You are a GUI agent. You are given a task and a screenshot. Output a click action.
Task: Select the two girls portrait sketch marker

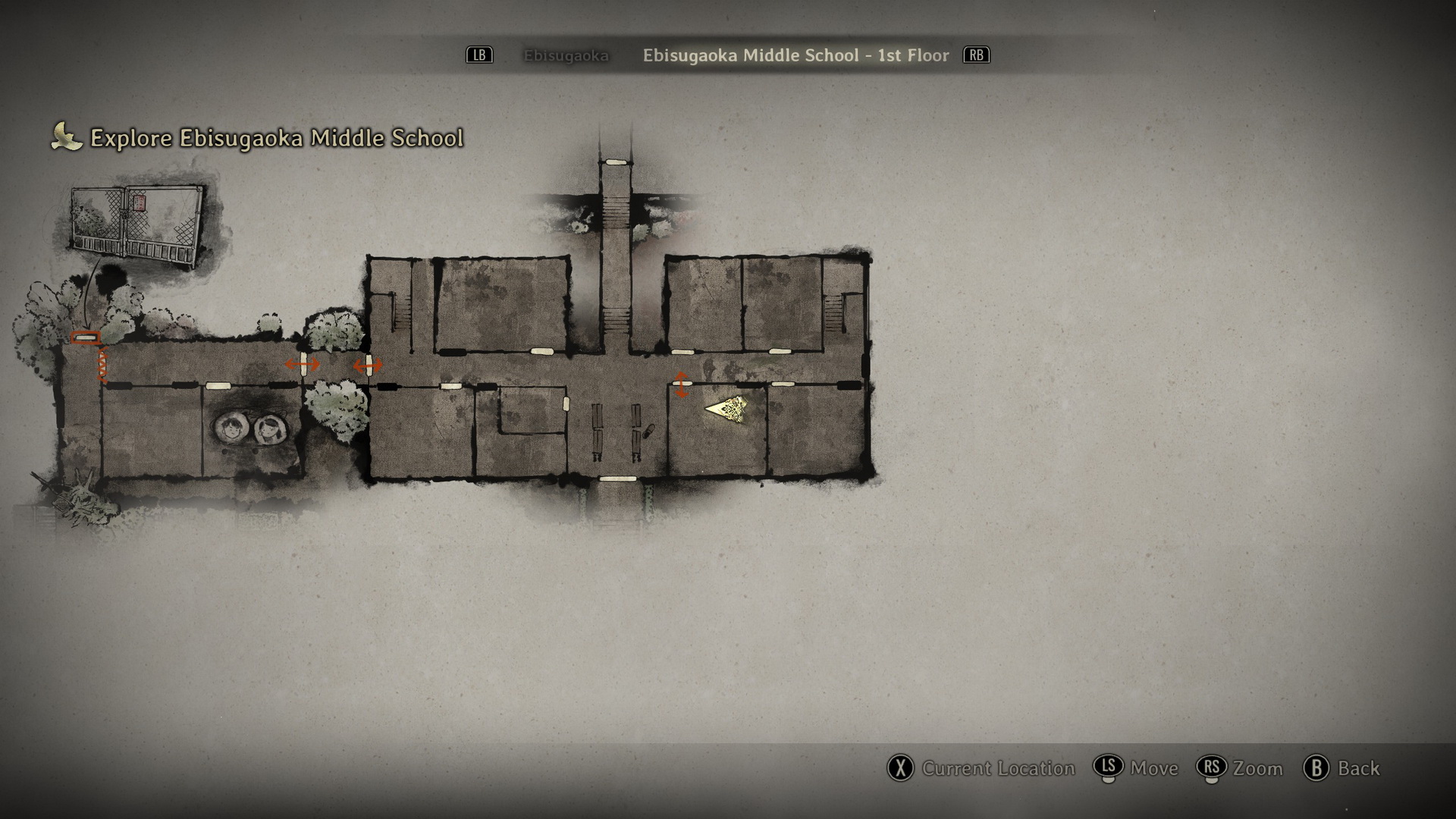(x=250, y=429)
